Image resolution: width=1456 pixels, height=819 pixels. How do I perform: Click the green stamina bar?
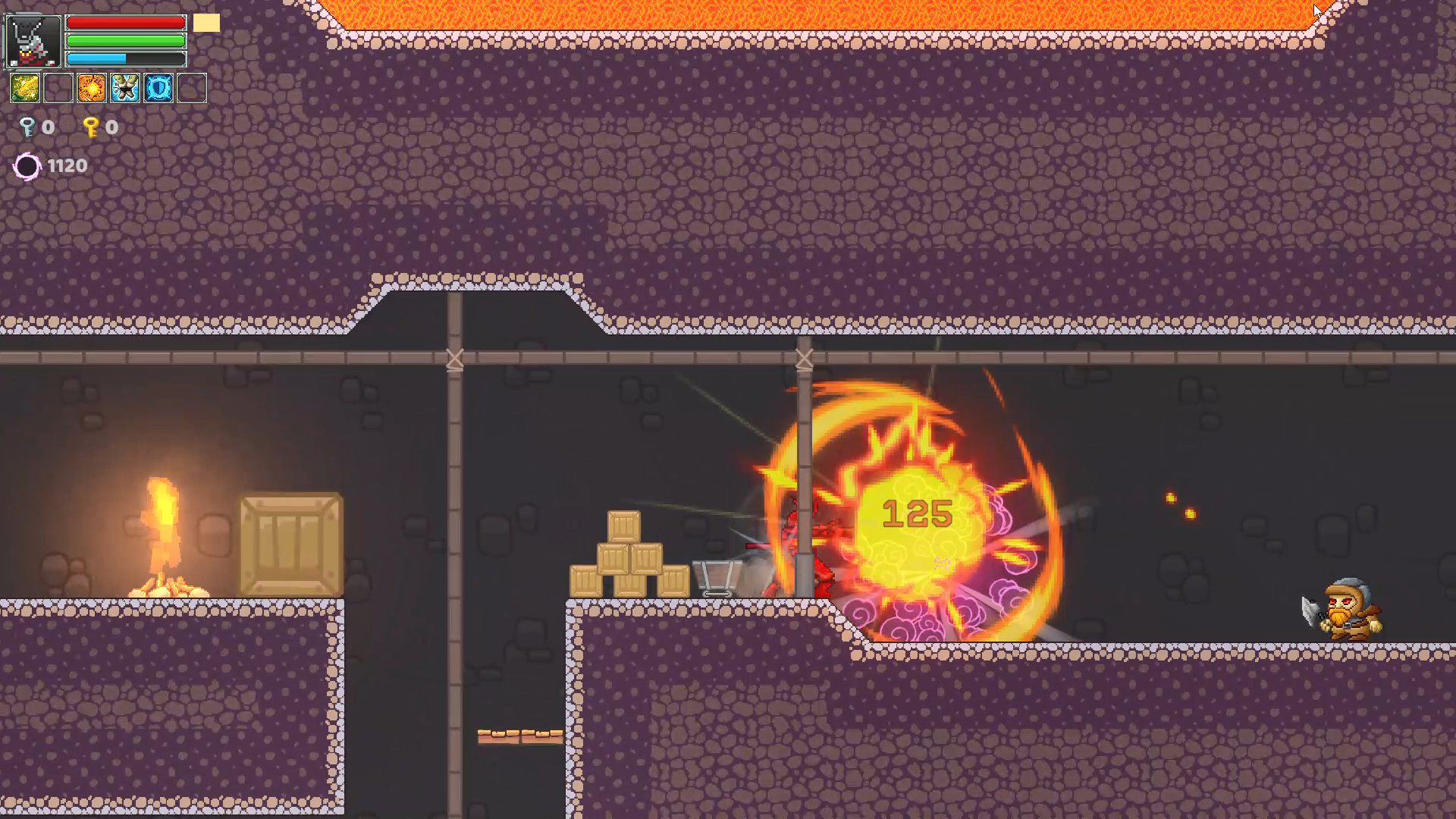click(x=125, y=40)
